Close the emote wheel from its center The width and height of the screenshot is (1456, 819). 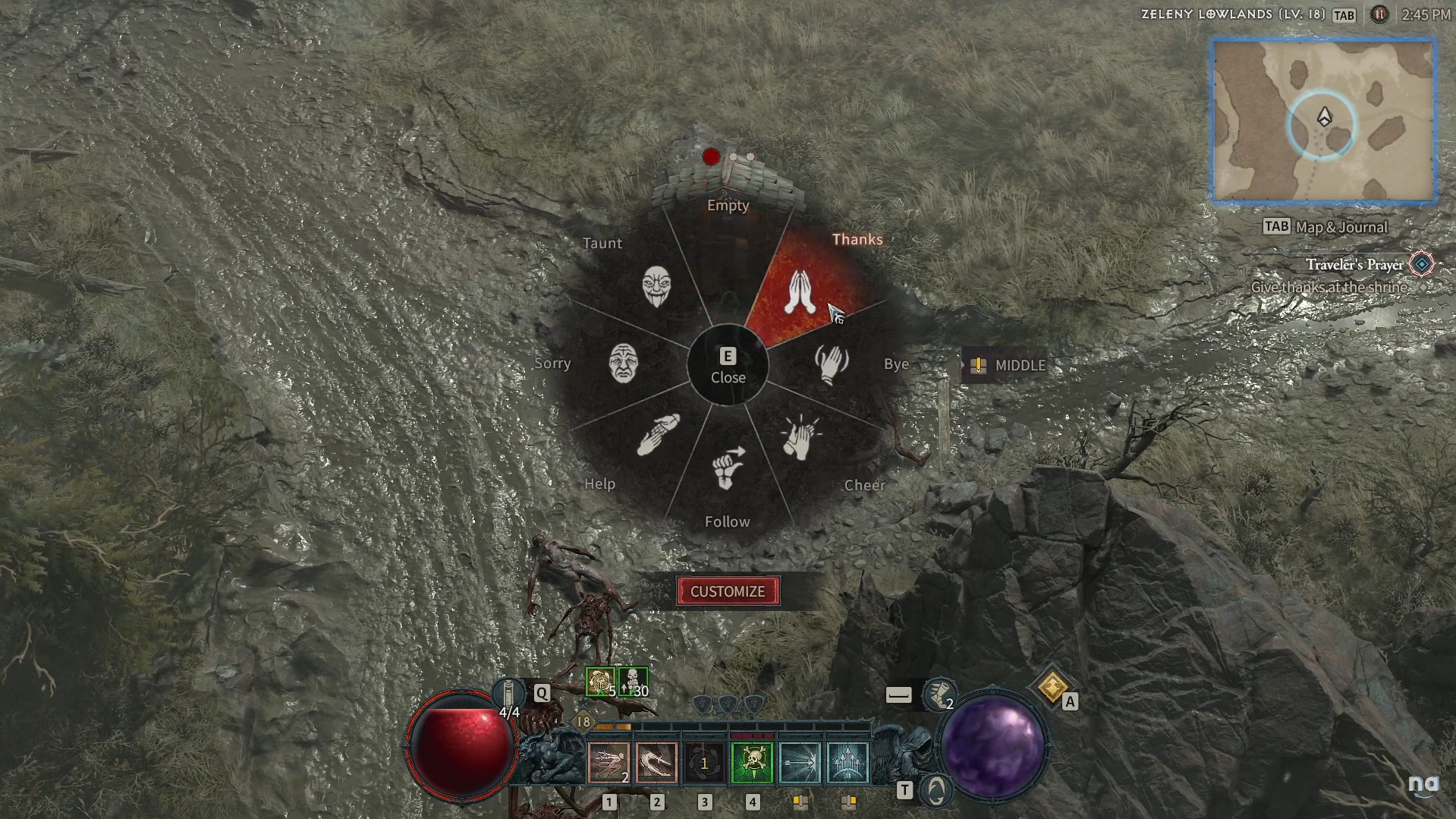tap(728, 366)
